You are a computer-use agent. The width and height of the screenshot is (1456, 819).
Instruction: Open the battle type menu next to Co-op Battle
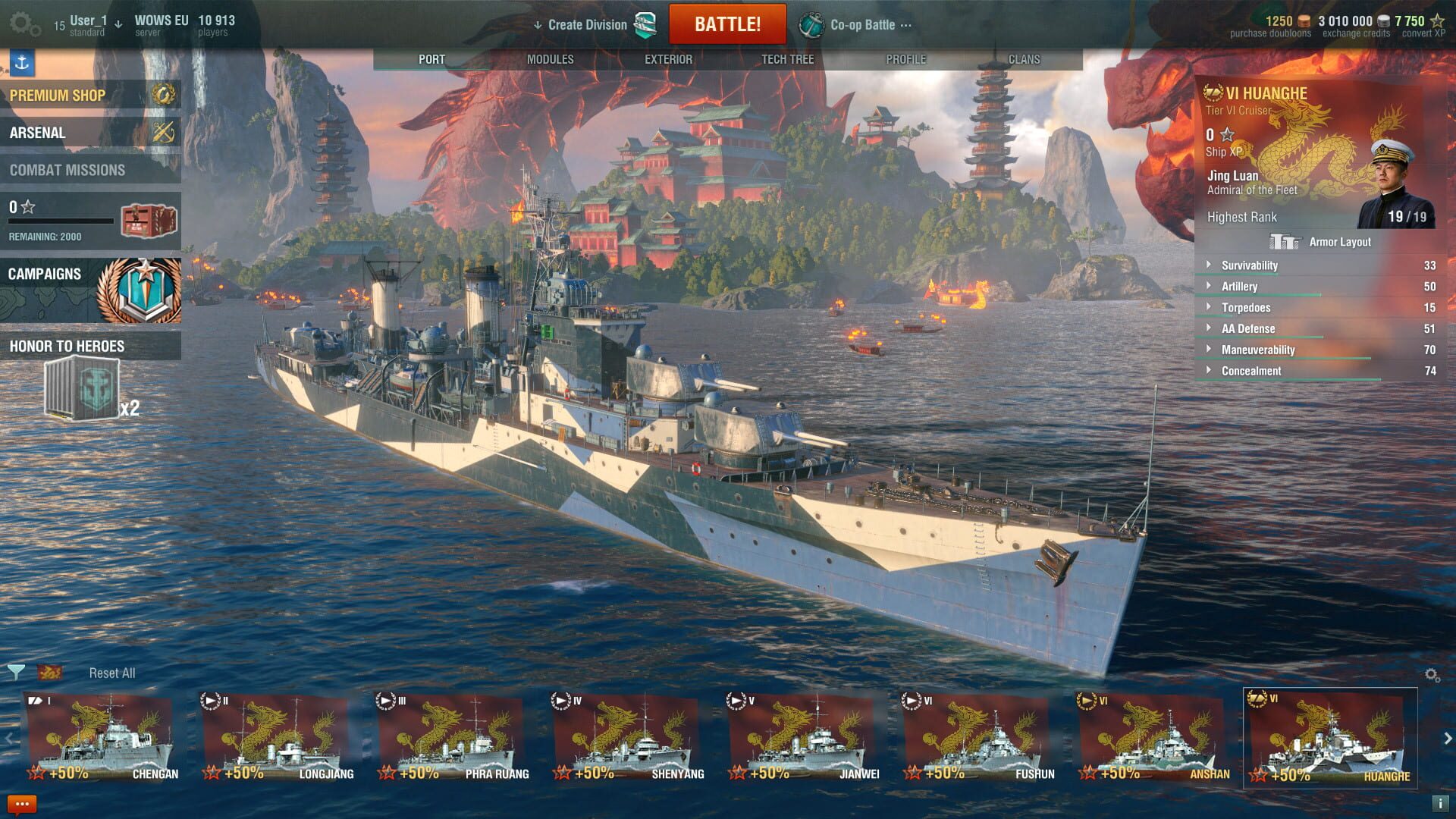[907, 24]
